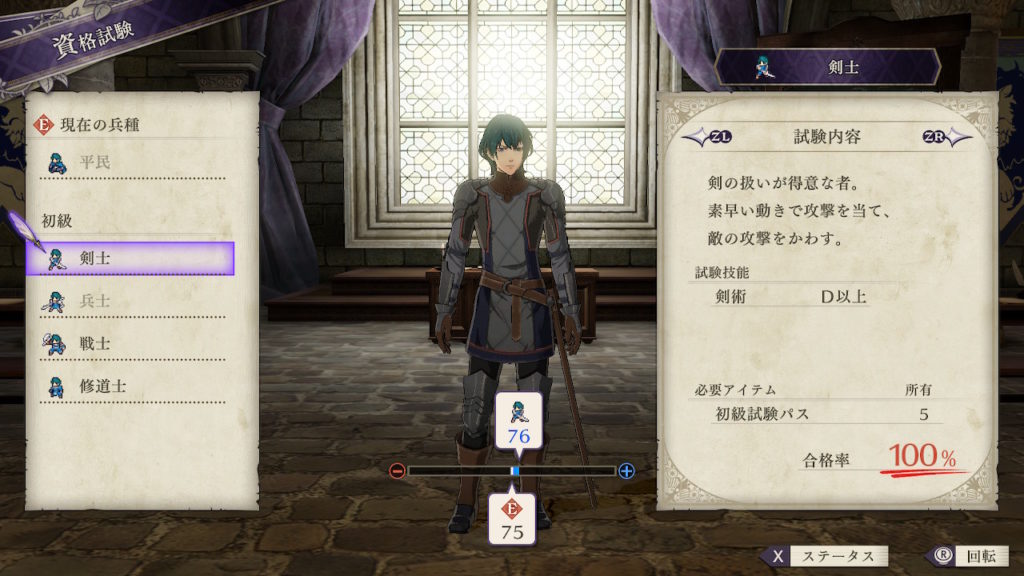Open the ステータス status screen
The image size is (1024, 576).
pos(824,556)
